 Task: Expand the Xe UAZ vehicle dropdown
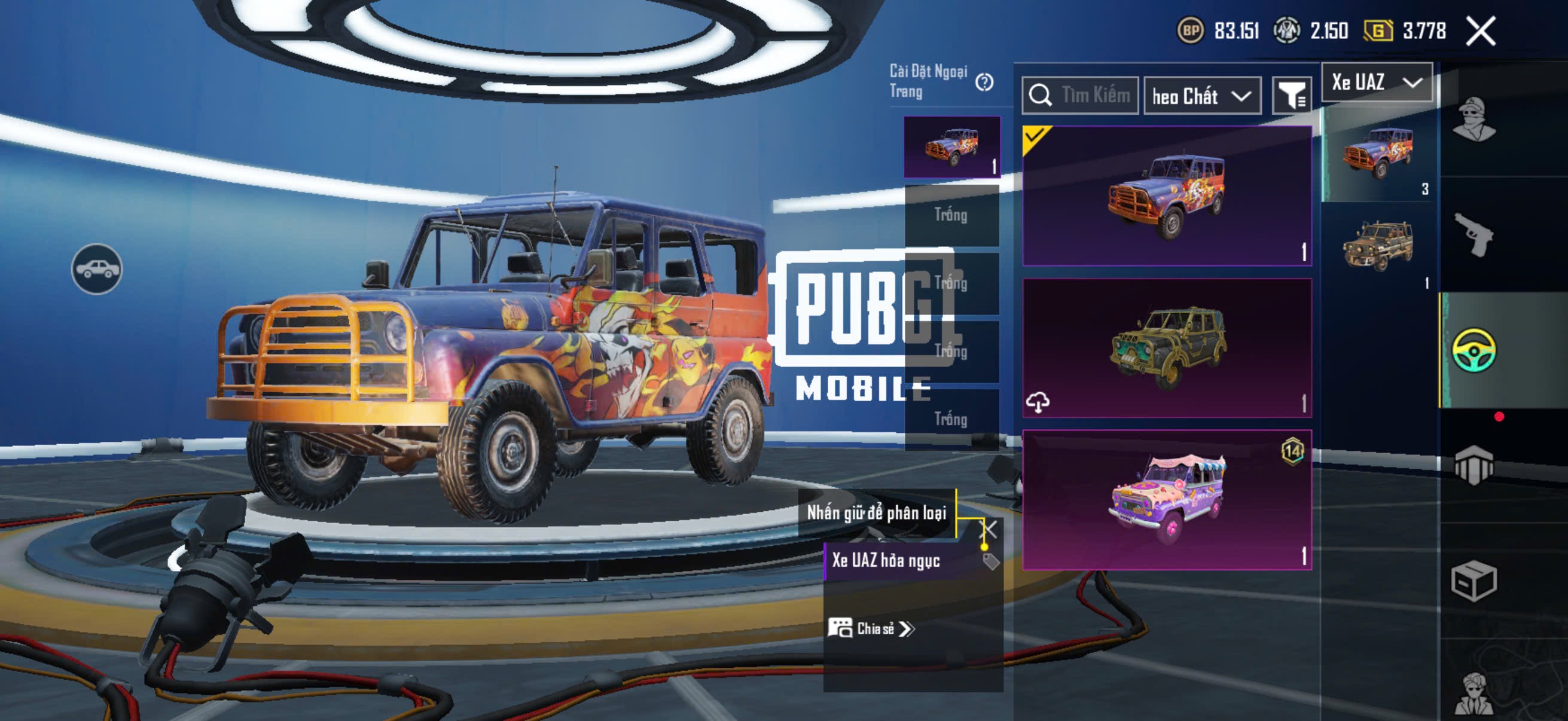tap(1377, 82)
